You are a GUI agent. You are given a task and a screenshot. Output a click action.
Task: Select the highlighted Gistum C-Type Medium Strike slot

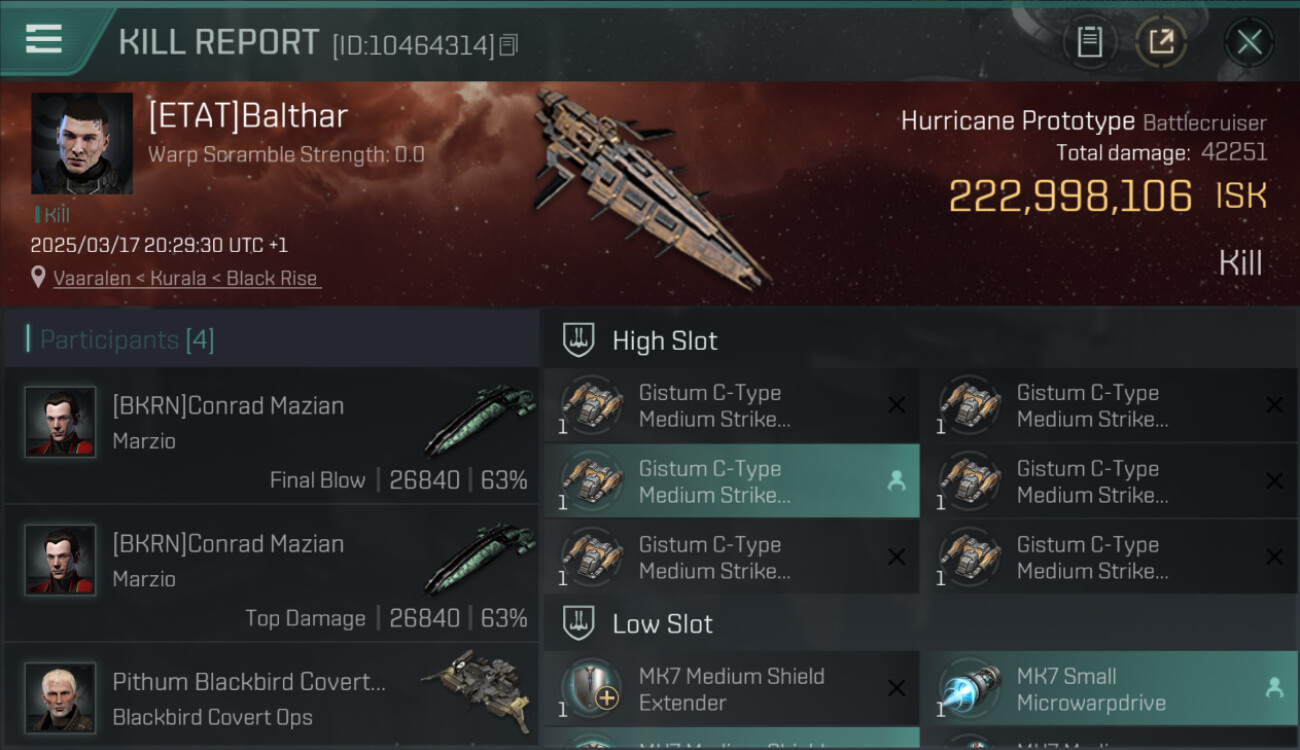731,481
